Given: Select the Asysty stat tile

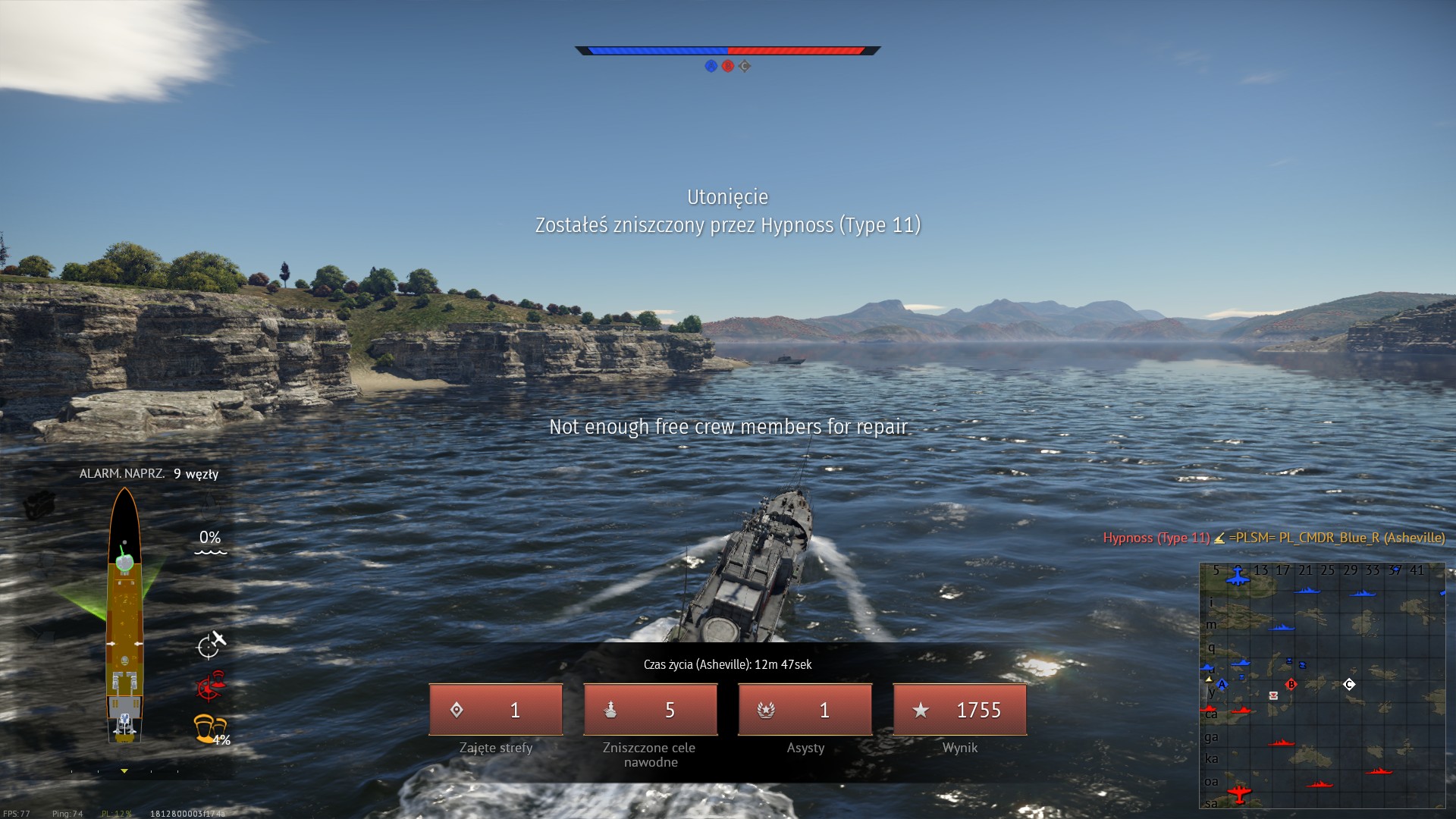Looking at the screenshot, I should pyautogui.click(x=805, y=710).
